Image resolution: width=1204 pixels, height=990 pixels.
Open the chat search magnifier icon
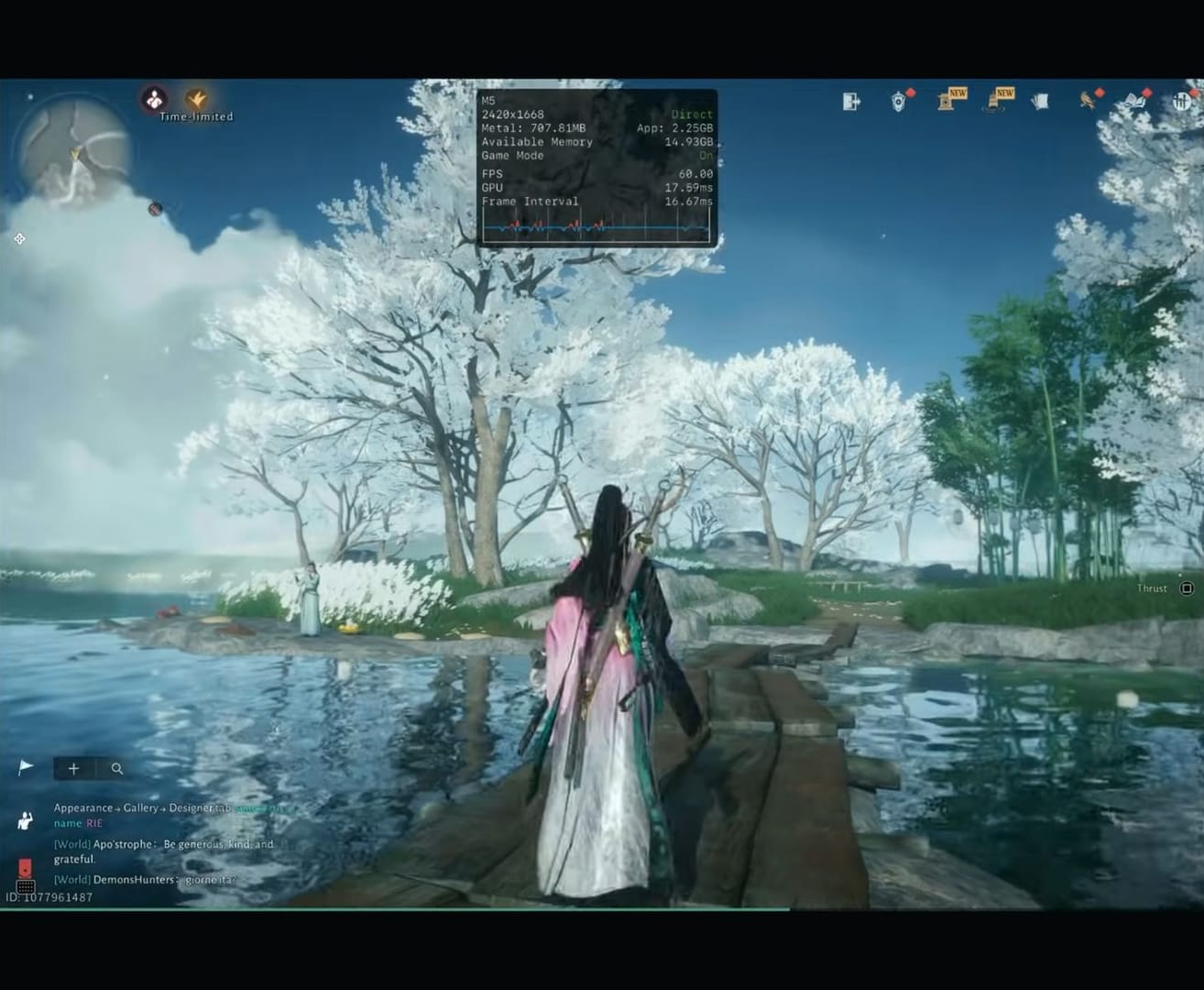(x=117, y=769)
